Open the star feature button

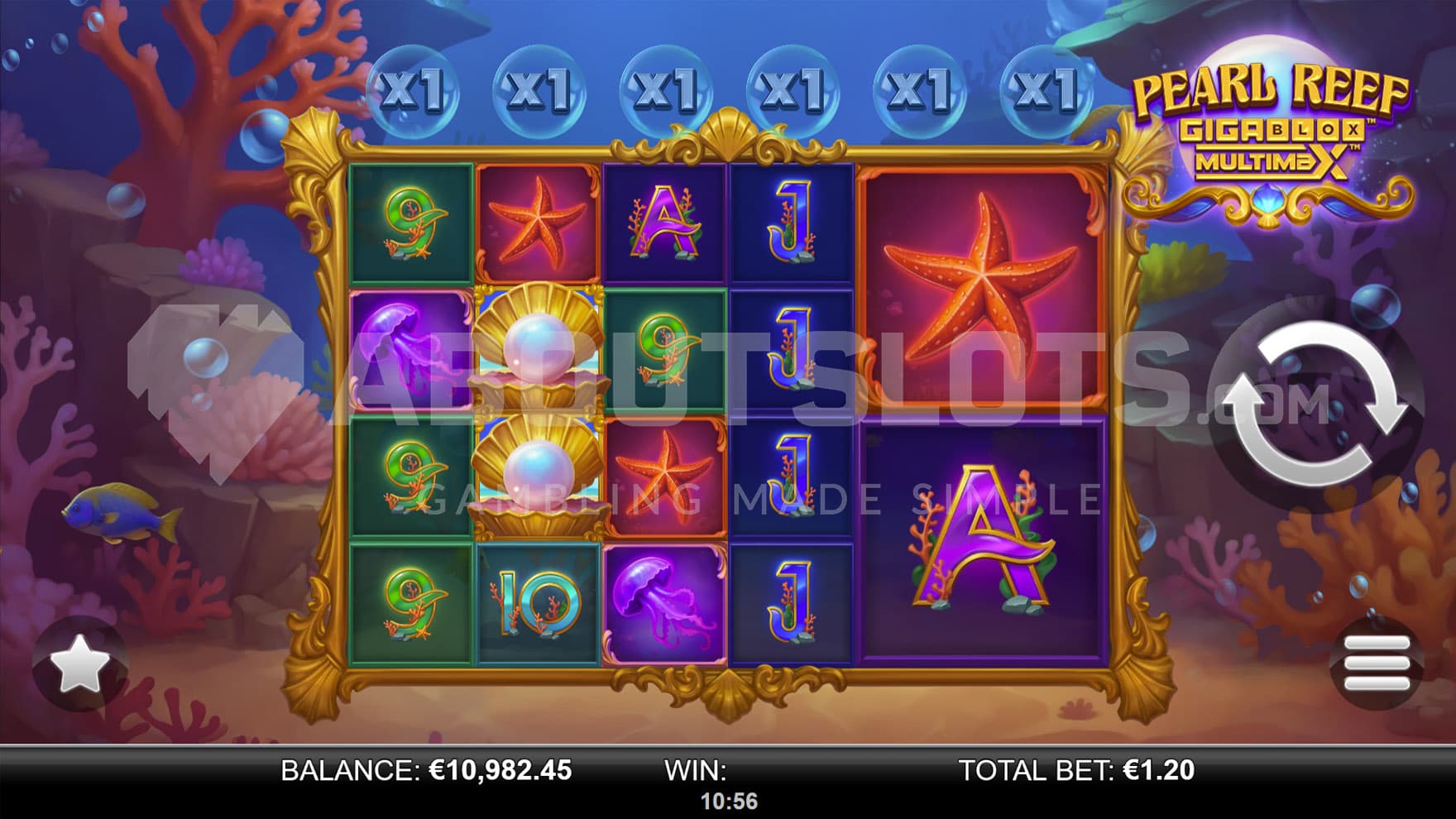pos(79,663)
